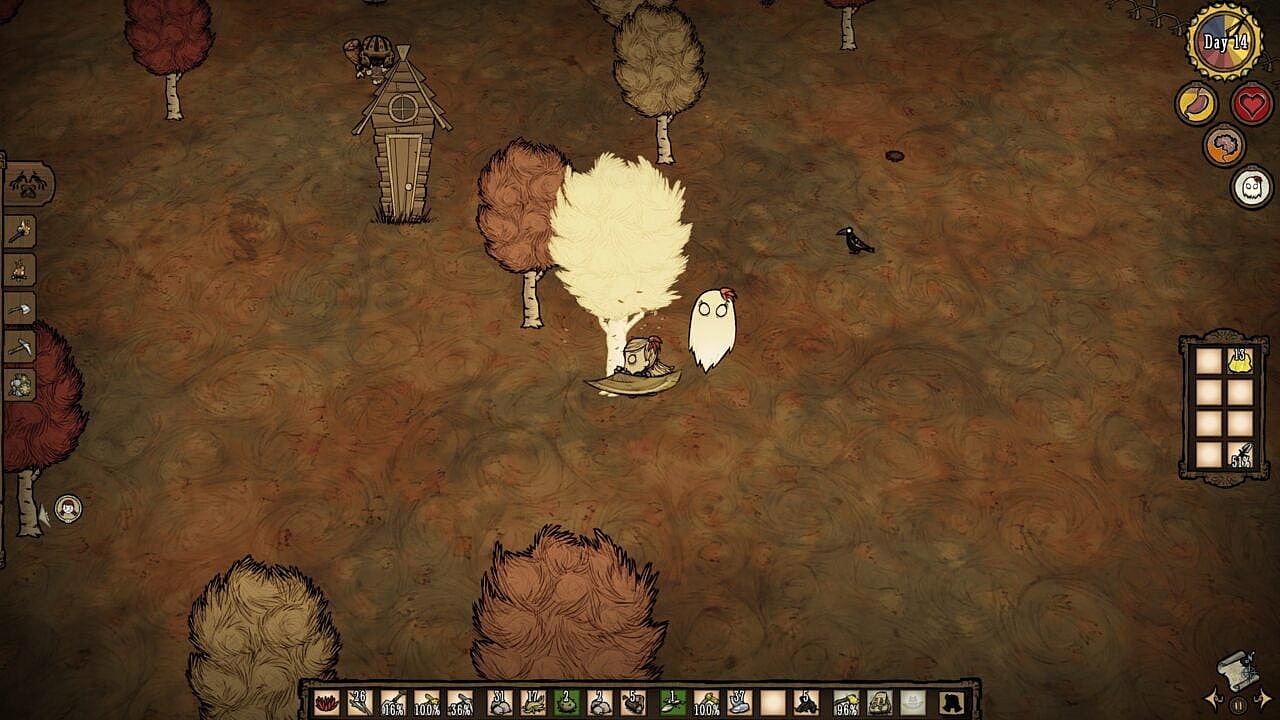This screenshot has height=720, width=1280.
Task: Select the dark silhouette slot at hotbar end
Action: point(950,702)
